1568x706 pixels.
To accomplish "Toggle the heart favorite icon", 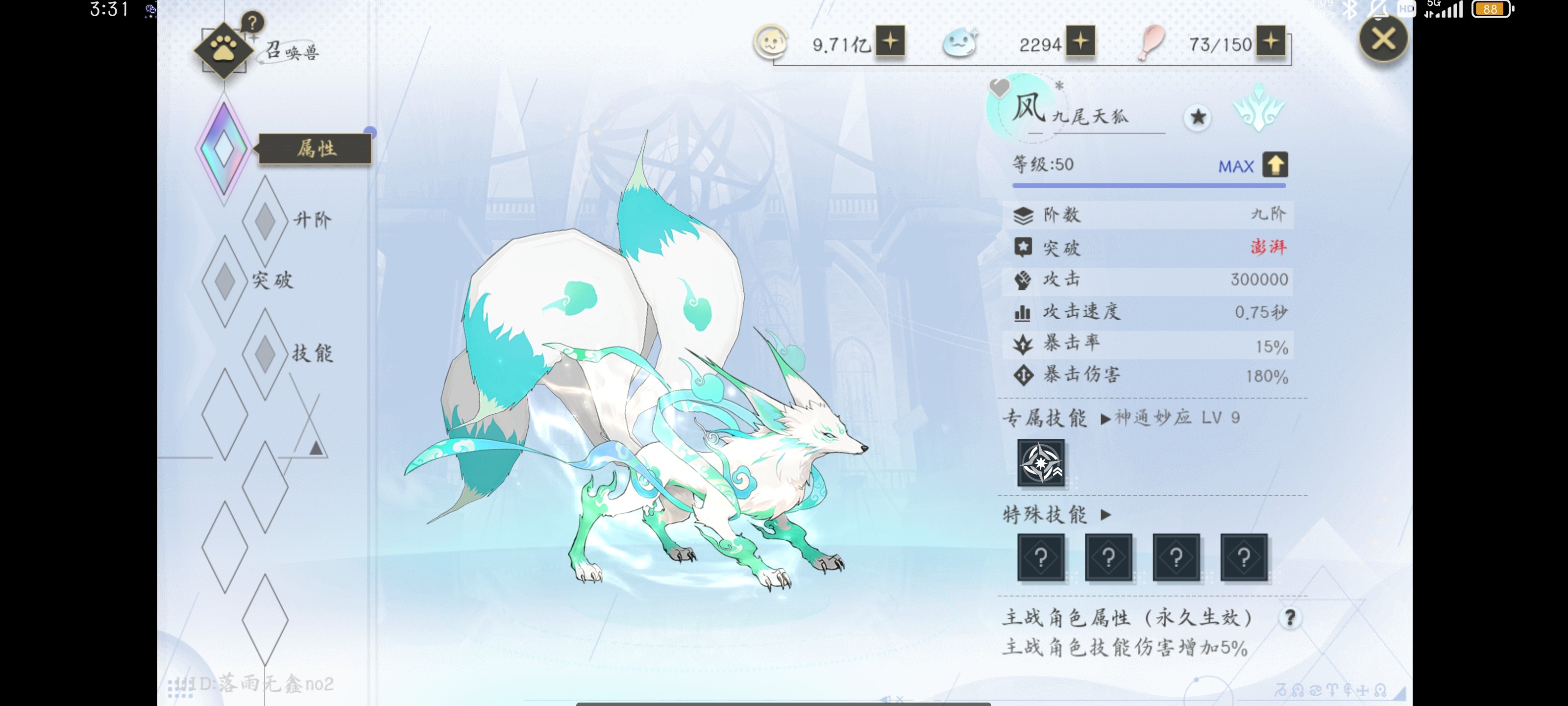I will tap(999, 88).
